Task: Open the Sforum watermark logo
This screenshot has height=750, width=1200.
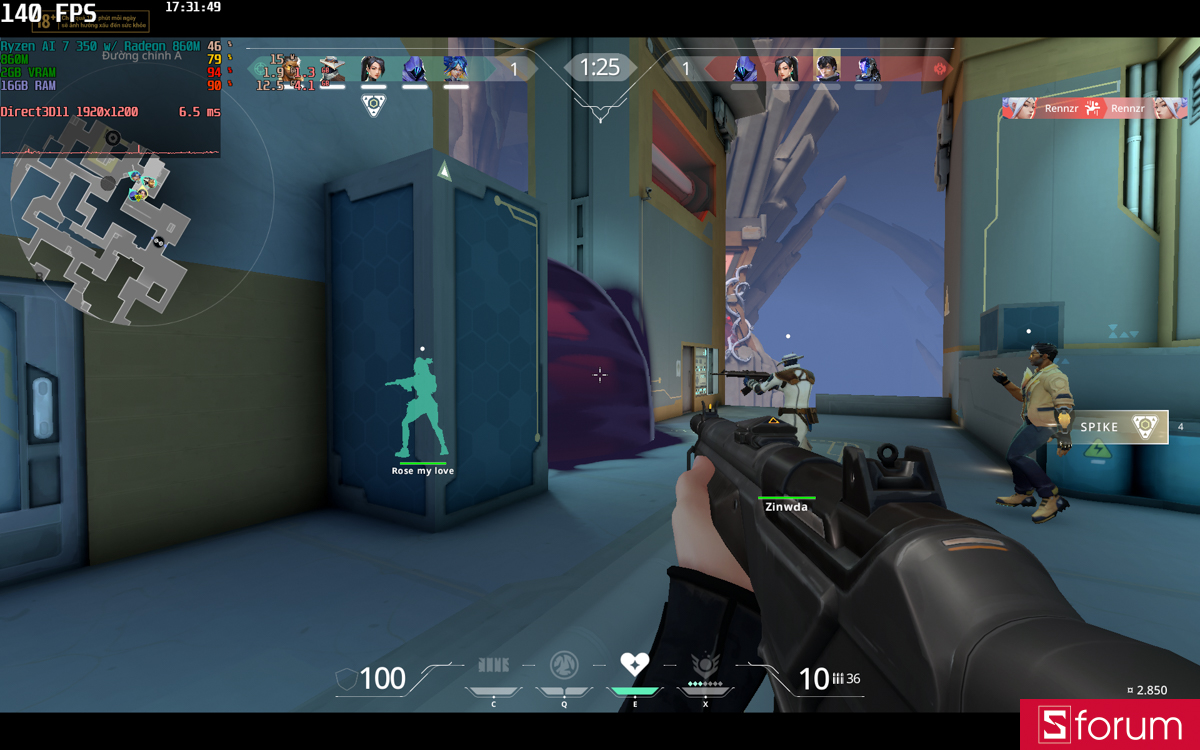Action: 1110,725
